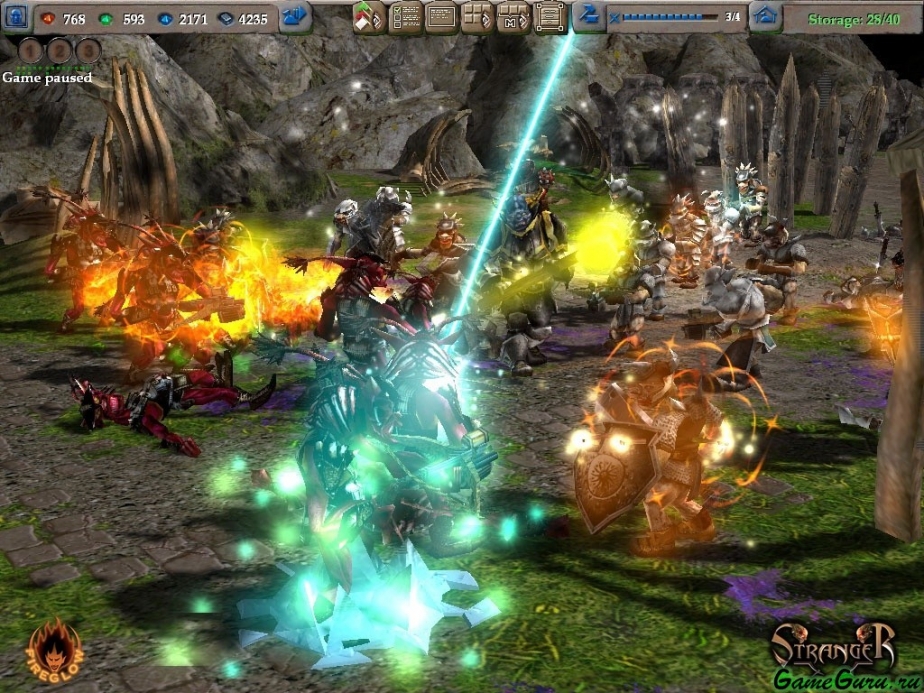Click the blue icon beside the 3/4 bar
Screen dimensions: 924x693
pos(589,17)
